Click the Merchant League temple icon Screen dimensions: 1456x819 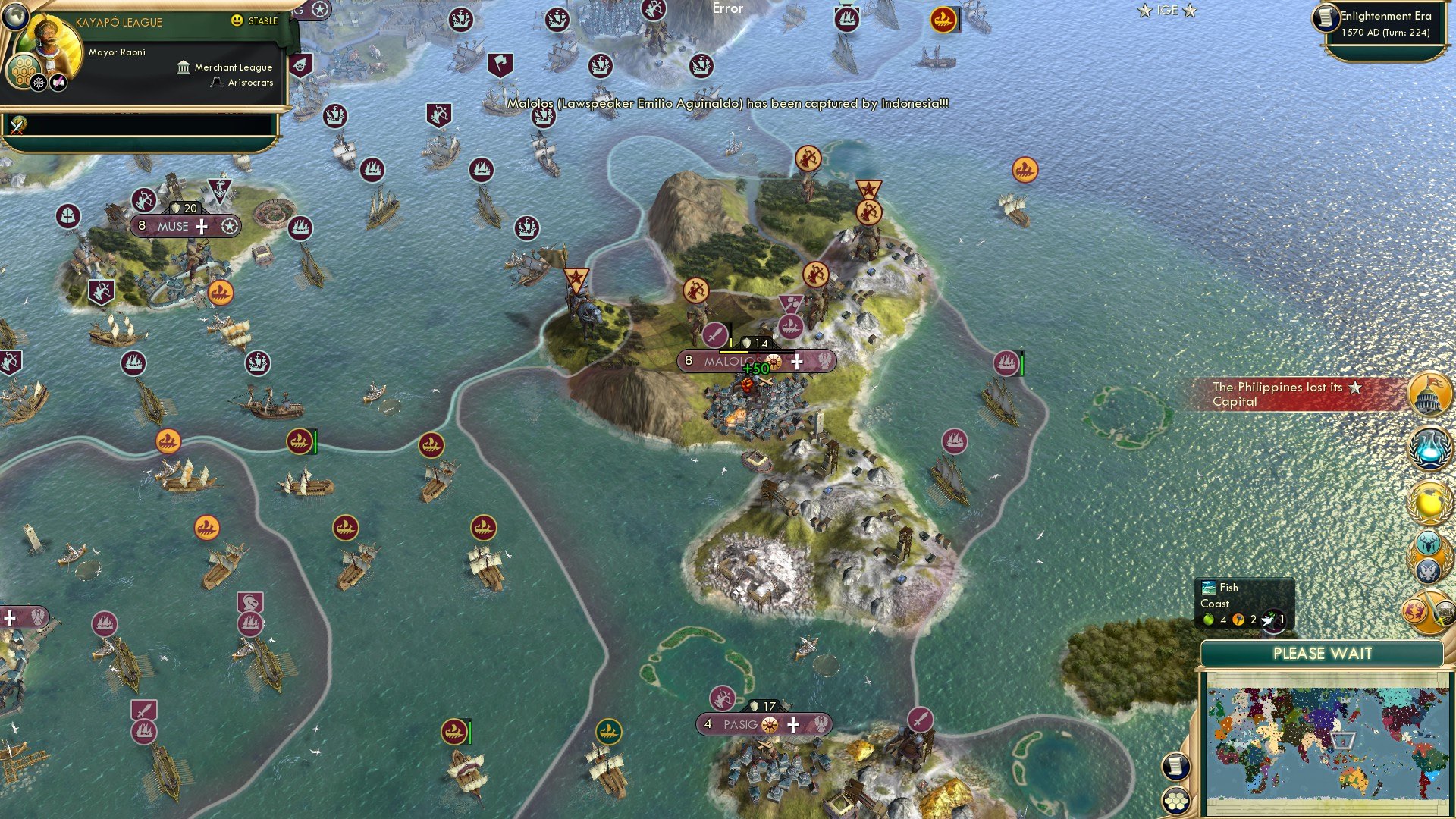coord(183,67)
